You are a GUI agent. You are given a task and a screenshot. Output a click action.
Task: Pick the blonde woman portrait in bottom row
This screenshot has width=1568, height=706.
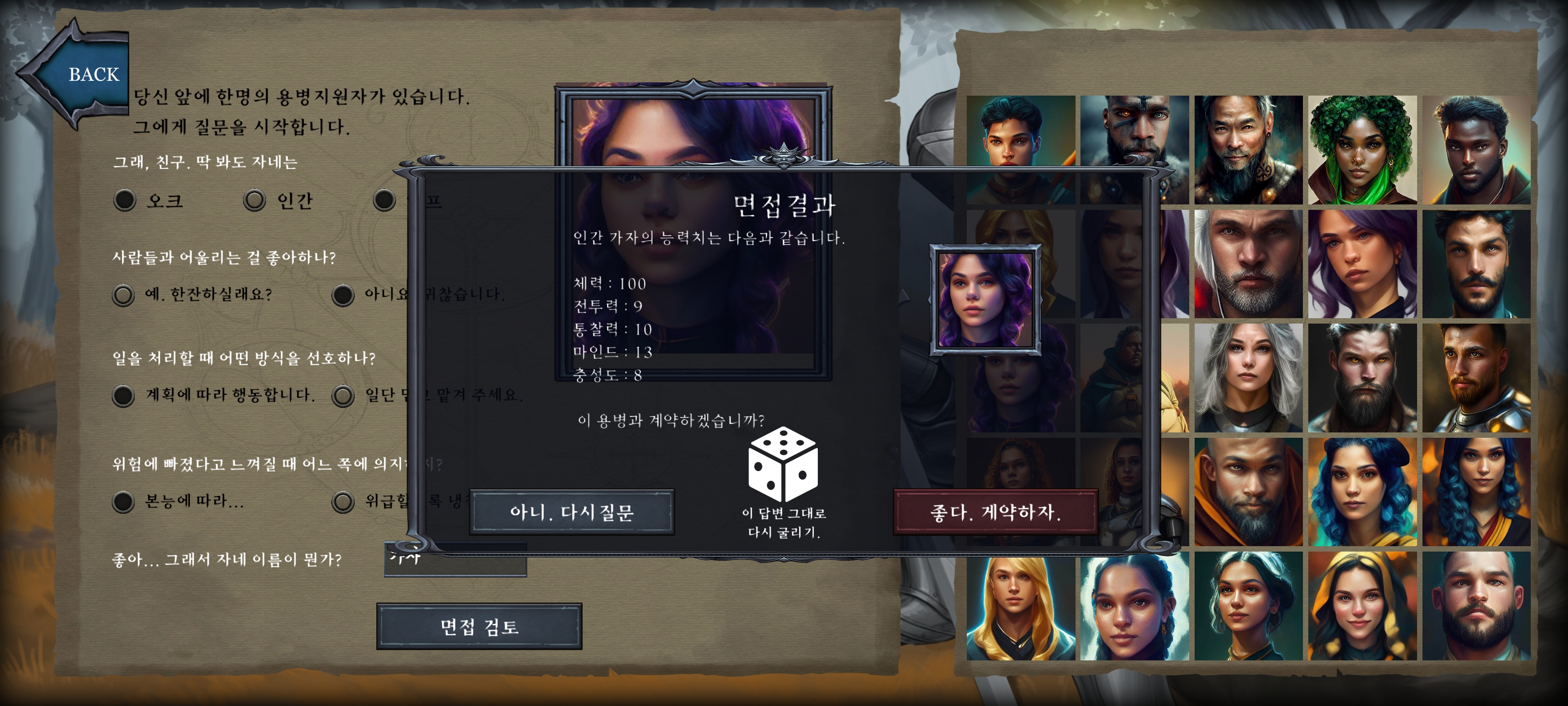[x=1020, y=606]
